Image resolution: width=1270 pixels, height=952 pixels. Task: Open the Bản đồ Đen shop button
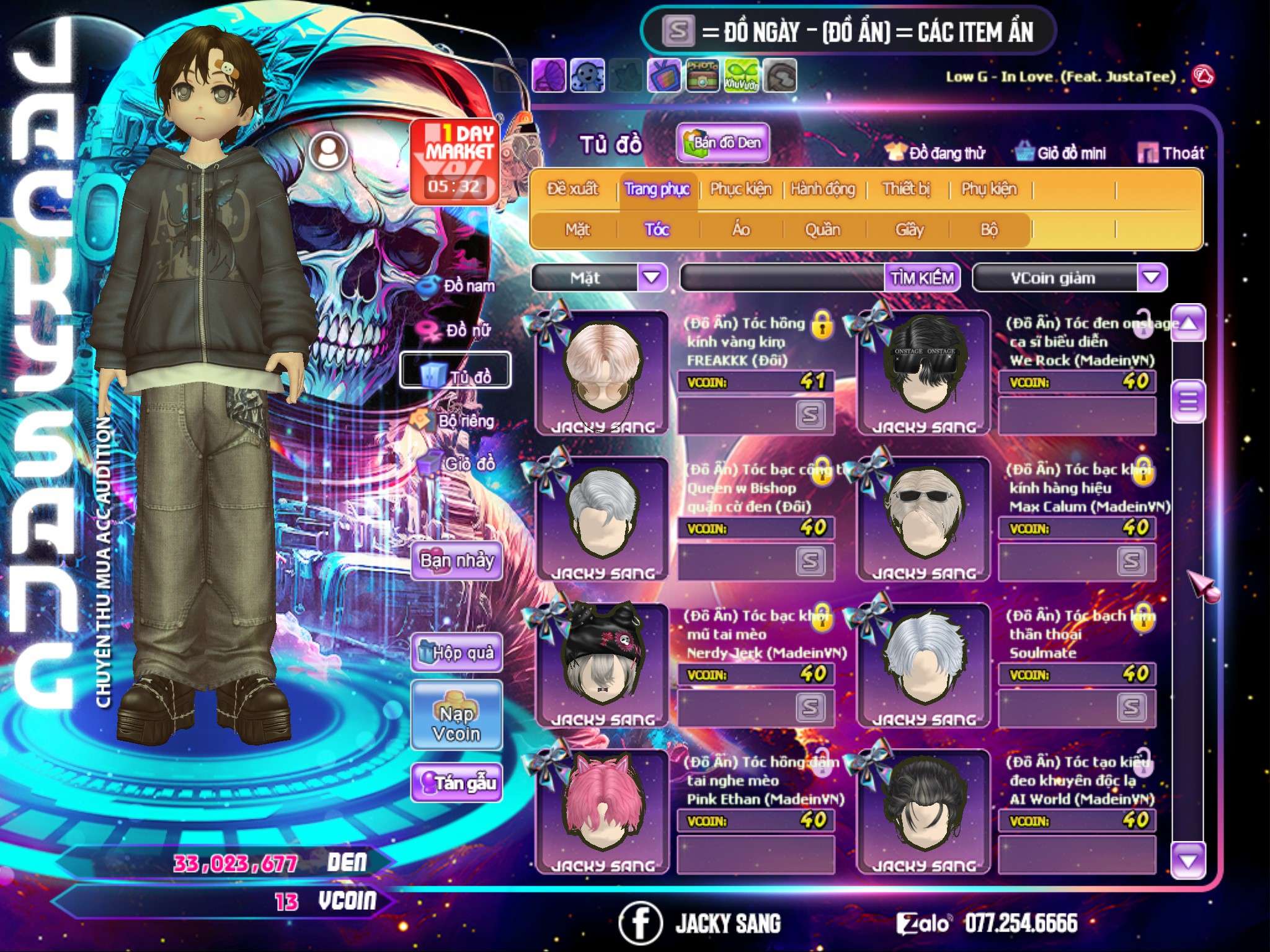point(722,143)
